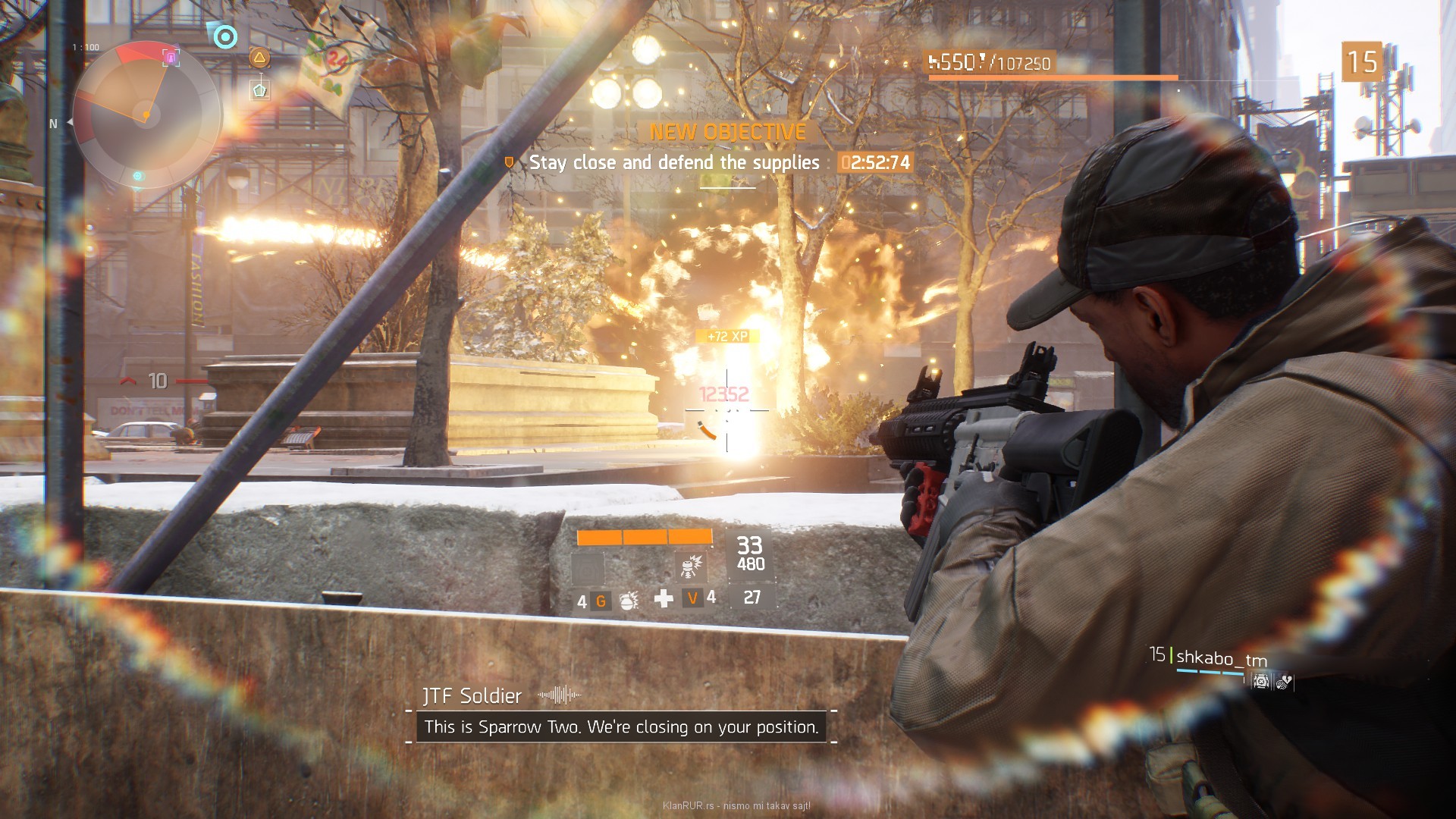
Task: Select the pink marker on the minimap edge
Action: [x=171, y=58]
